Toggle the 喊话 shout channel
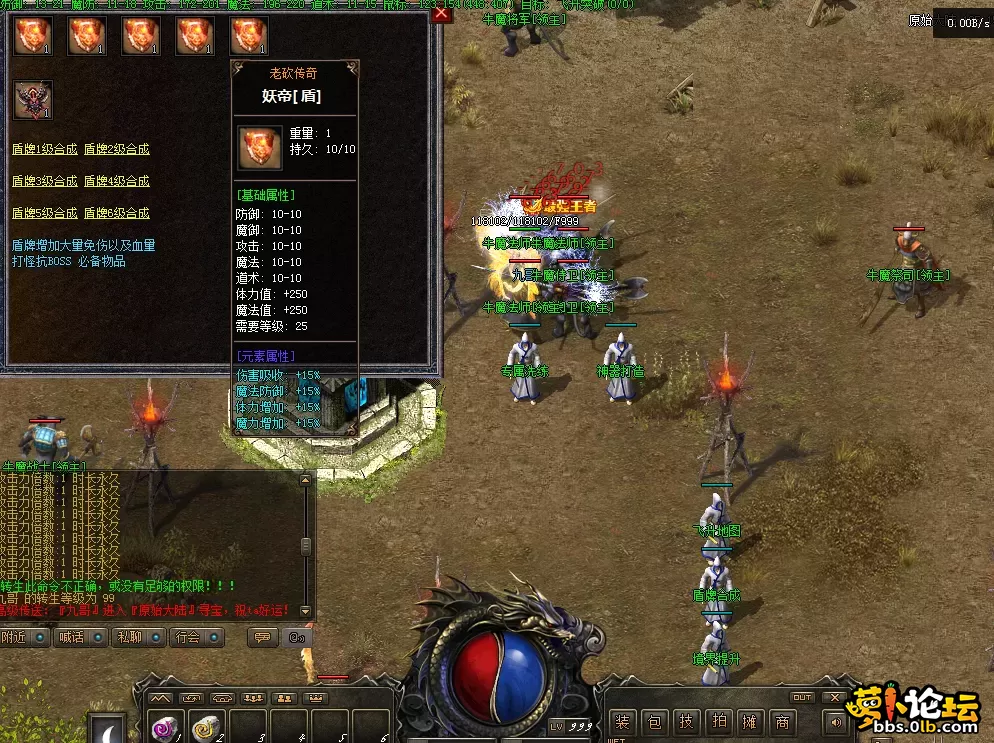This screenshot has width=994, height=743. pos(81,636)
